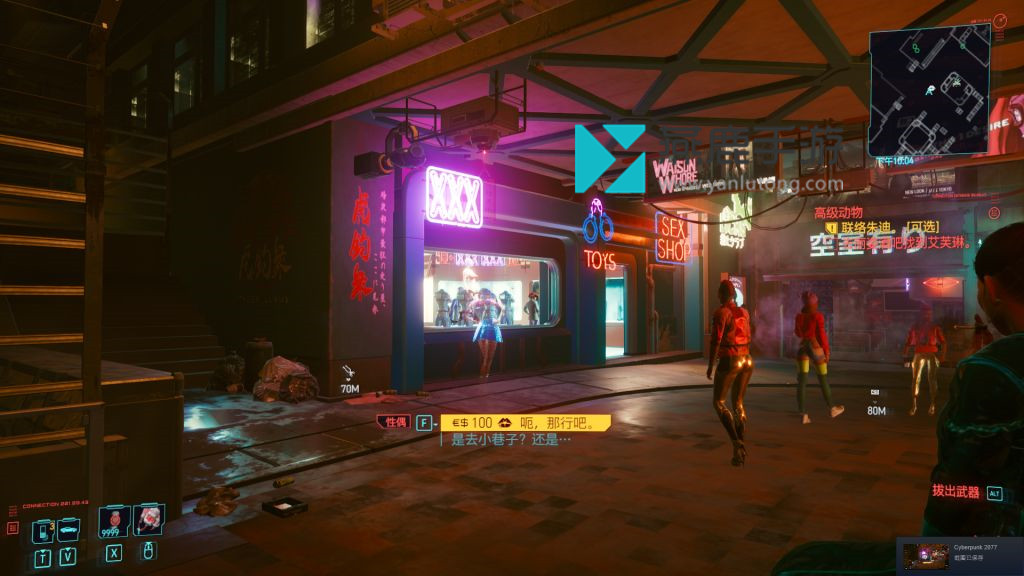Click the red connection status icon

[x=13, y=527]
